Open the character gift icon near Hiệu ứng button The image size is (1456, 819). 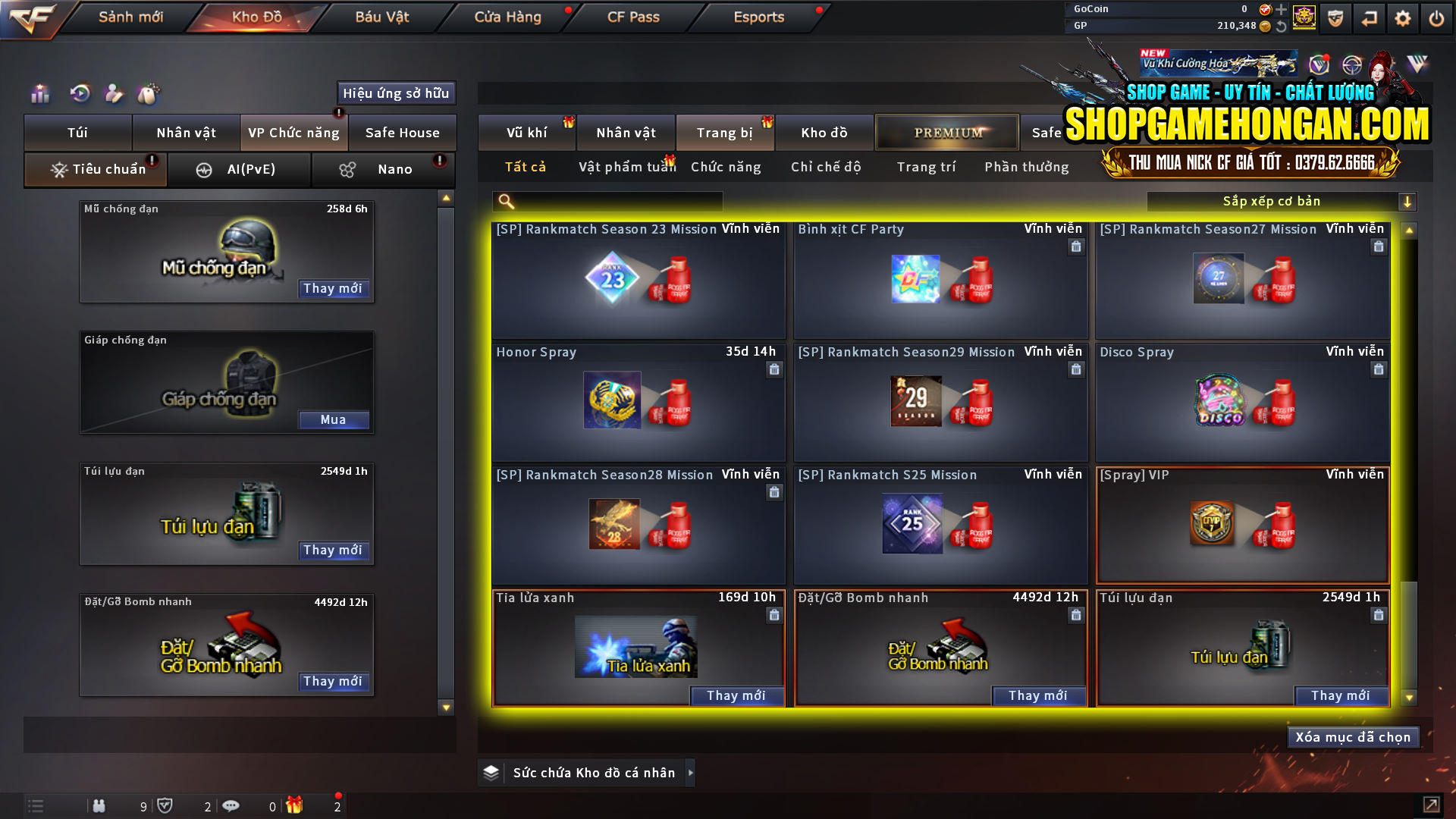[114, 94]
